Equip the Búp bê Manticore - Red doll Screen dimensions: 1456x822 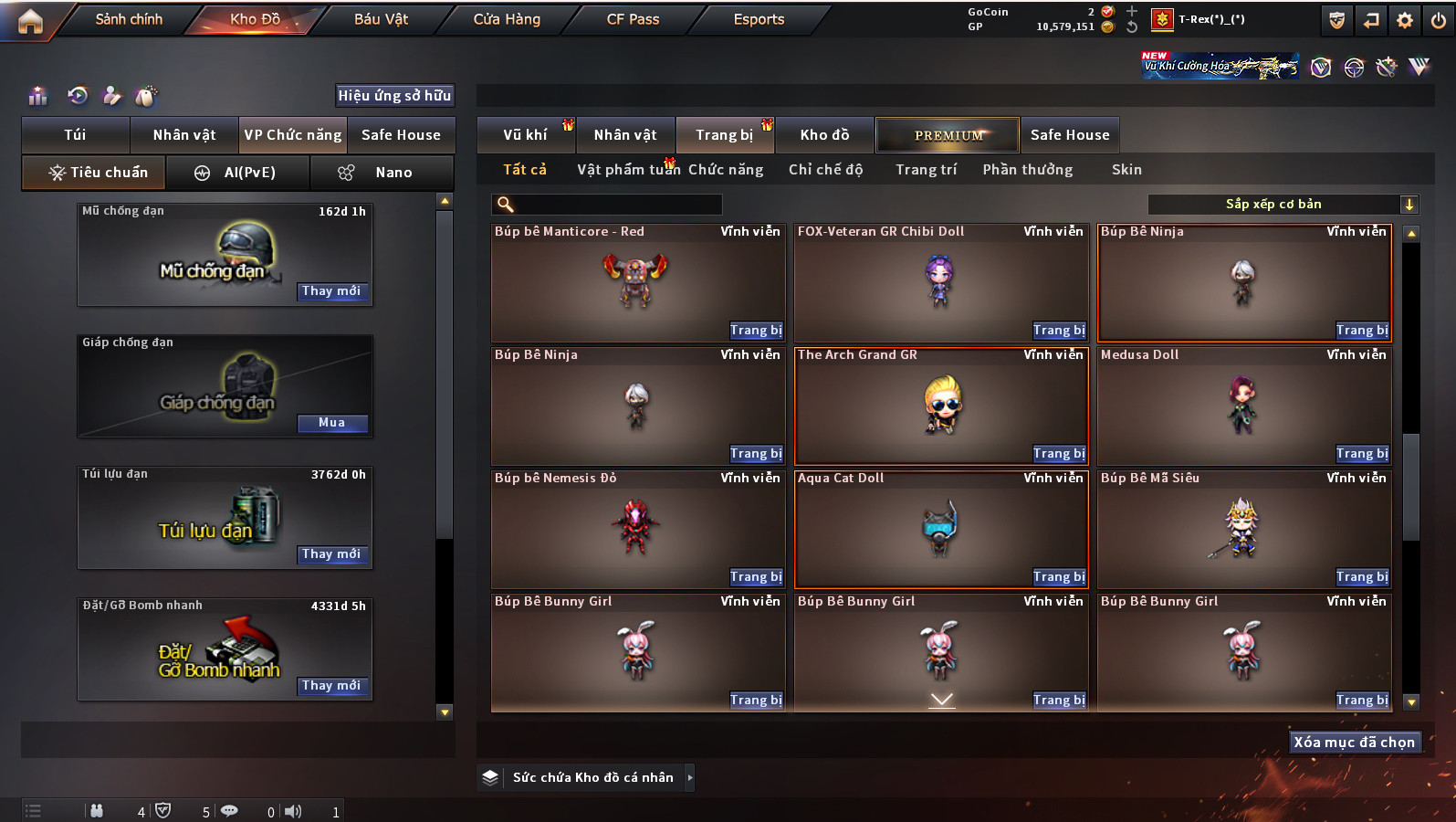click(756, 331)
